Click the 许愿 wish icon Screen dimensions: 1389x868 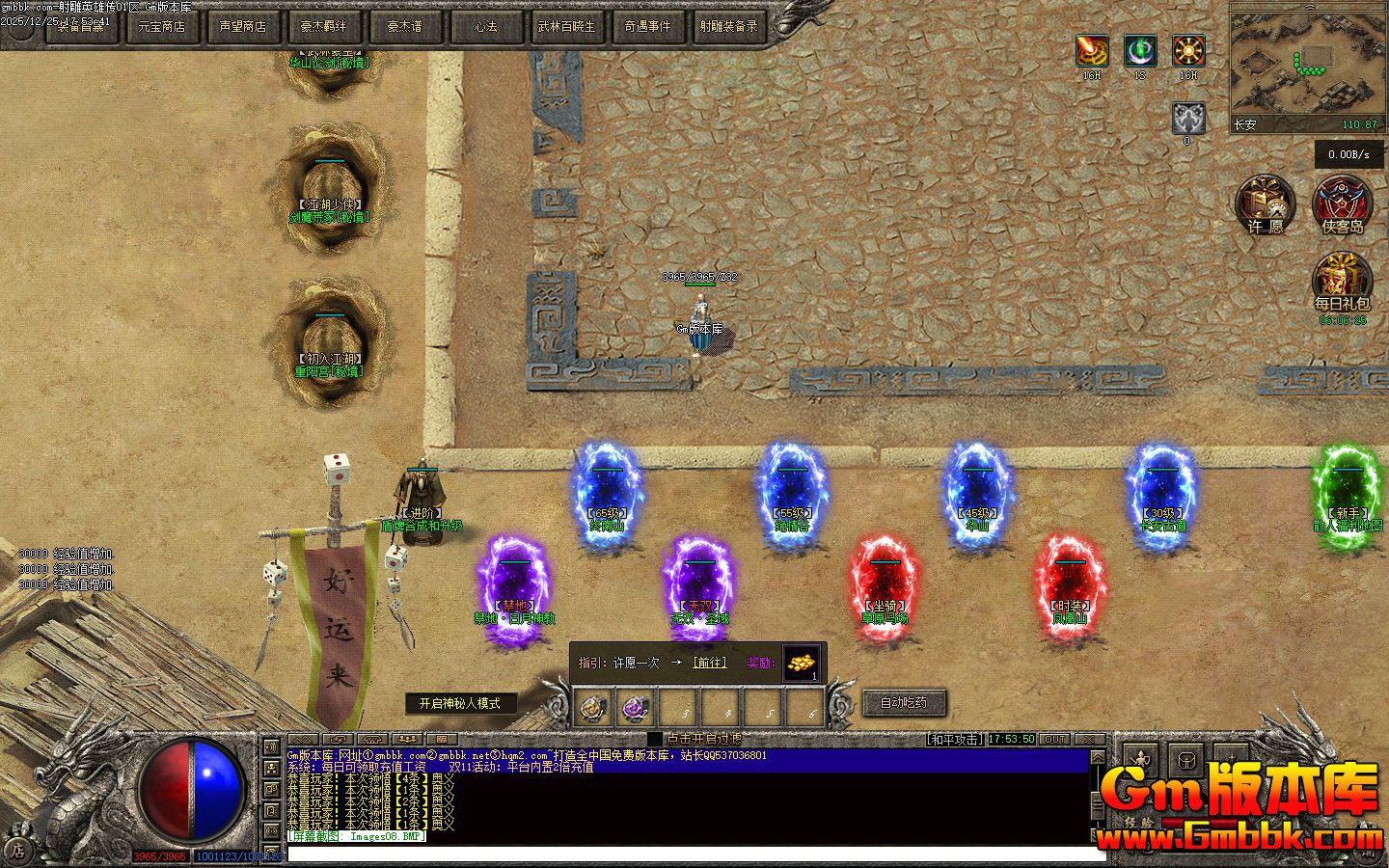pos(1266,204)
